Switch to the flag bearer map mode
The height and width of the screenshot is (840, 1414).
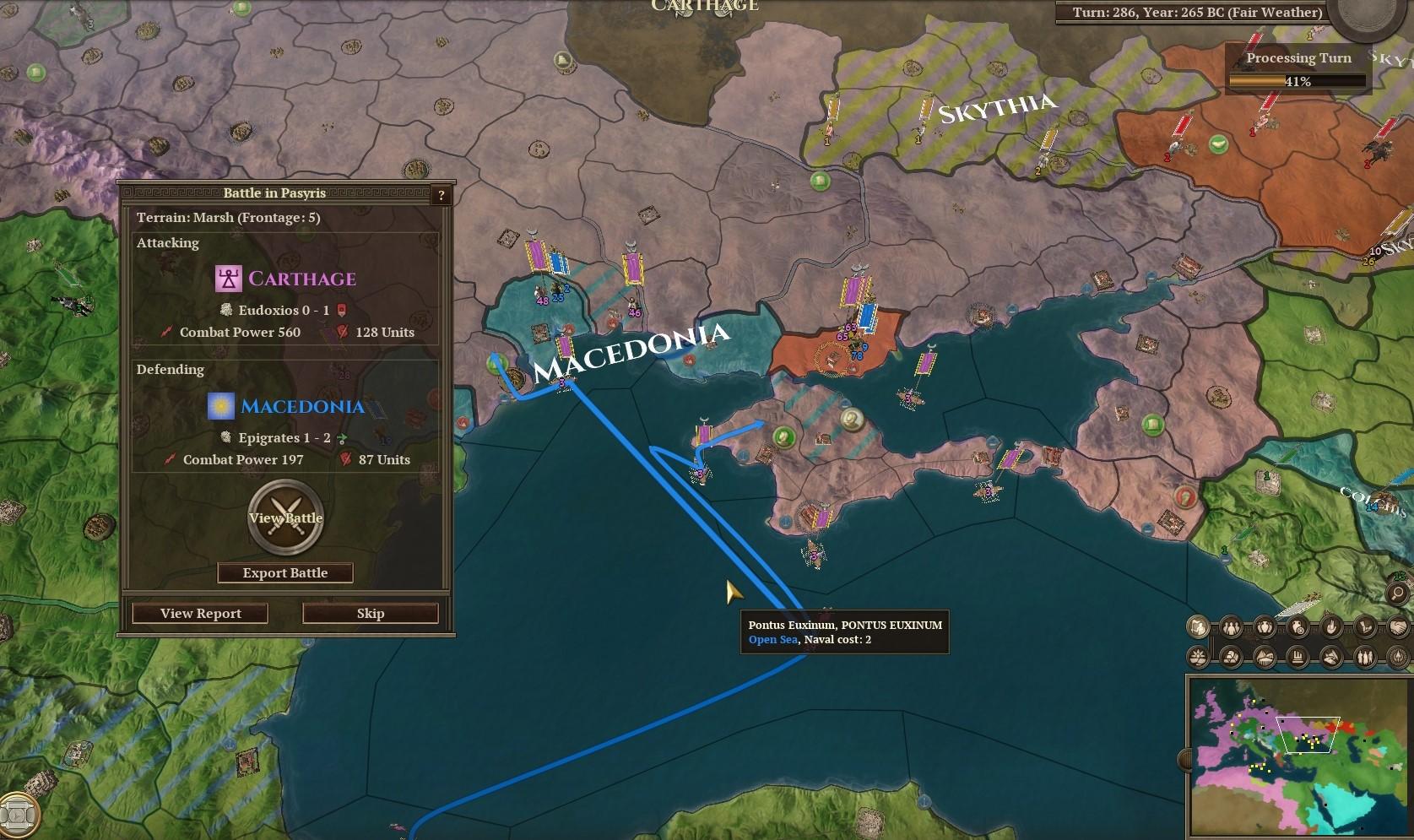[x=1197, y=627]
